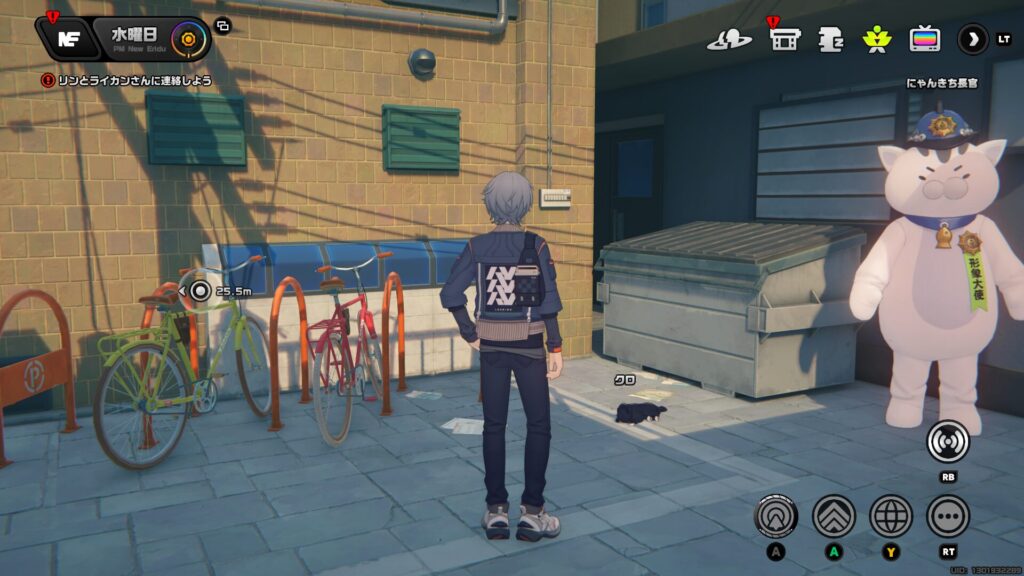
Task: Open the yellow-green winged figure icon
Action: click(876, 40)
